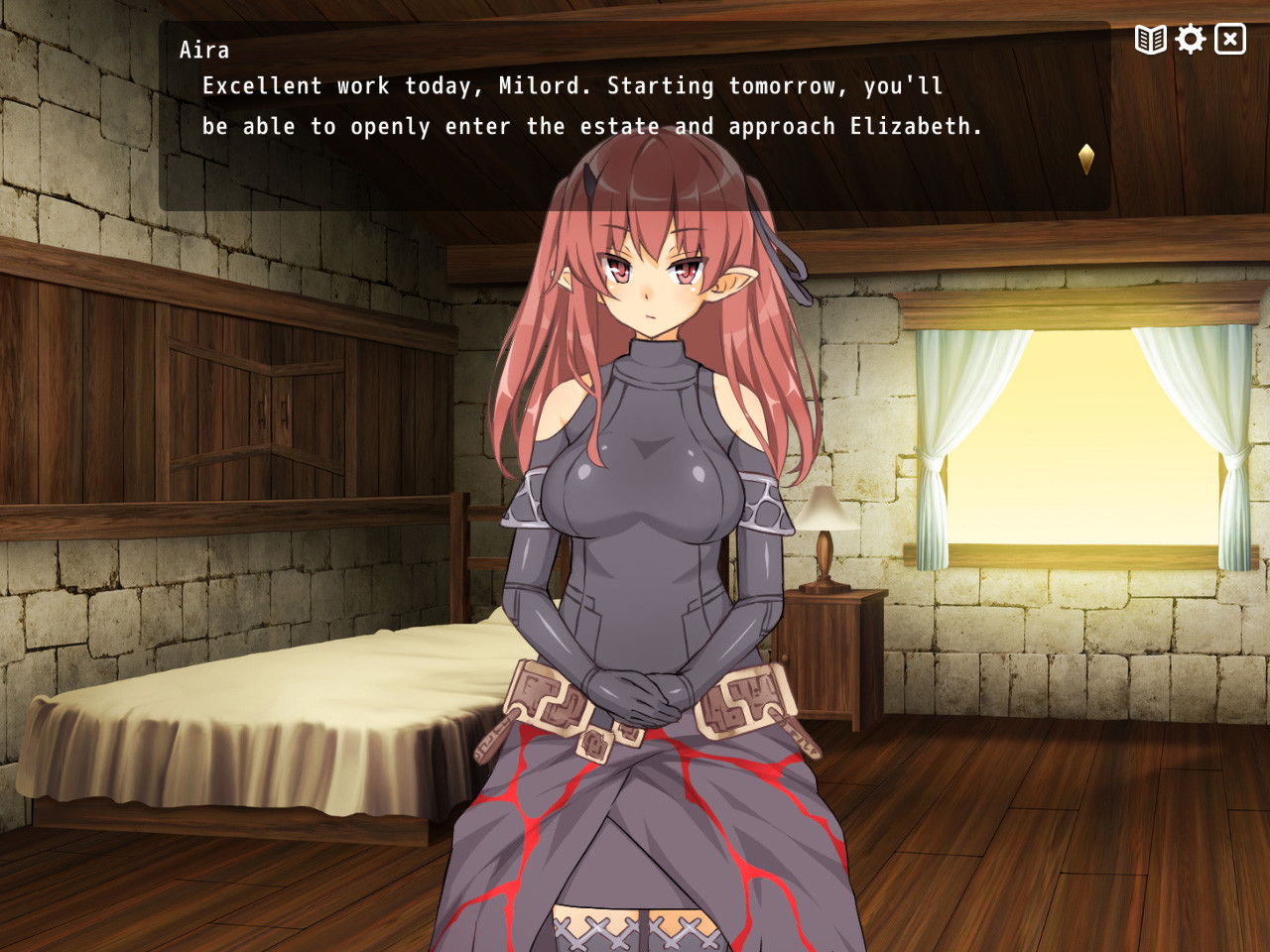This screenshot has height=952, width=1270.
Task: Click Aira's name label above the dialogue
Action: (x=204, y=50)
